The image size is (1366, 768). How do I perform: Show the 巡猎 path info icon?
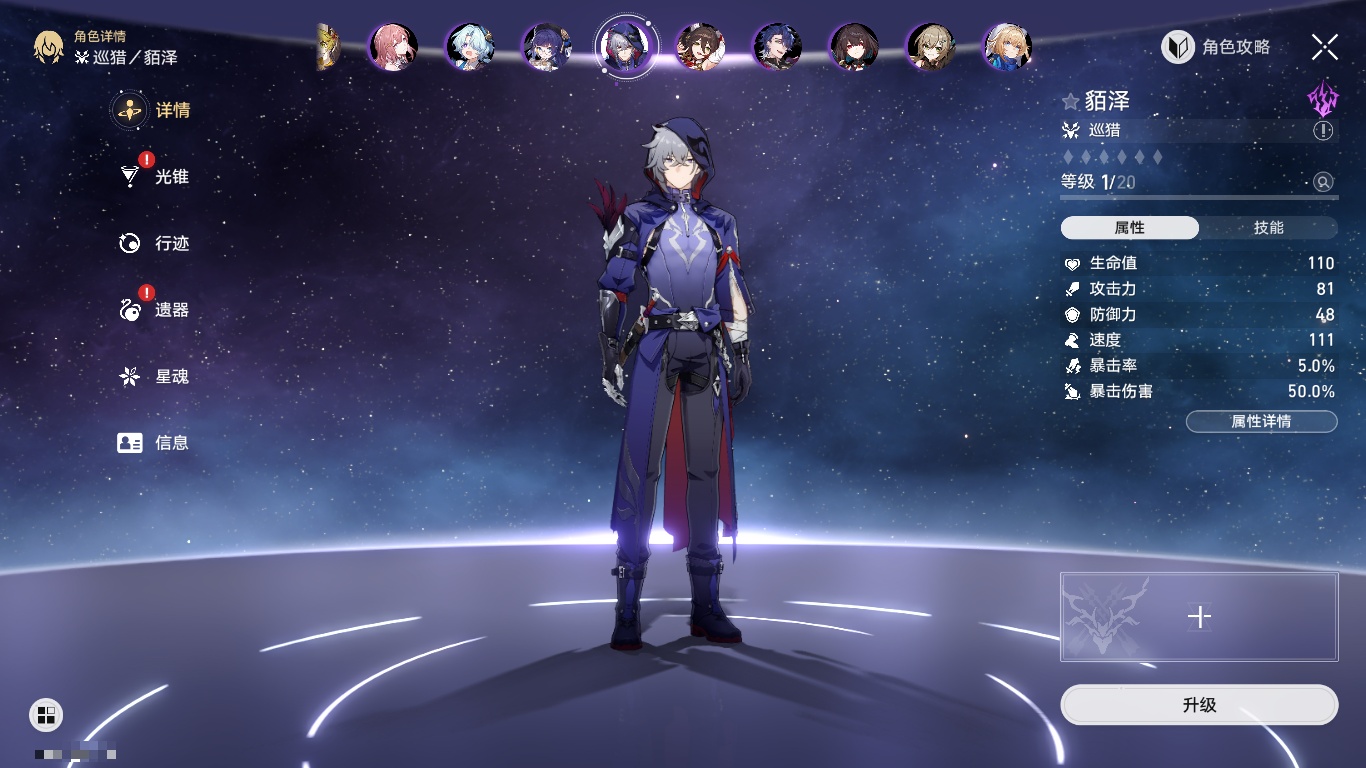pyautogui.click(x=1323, y=130)
